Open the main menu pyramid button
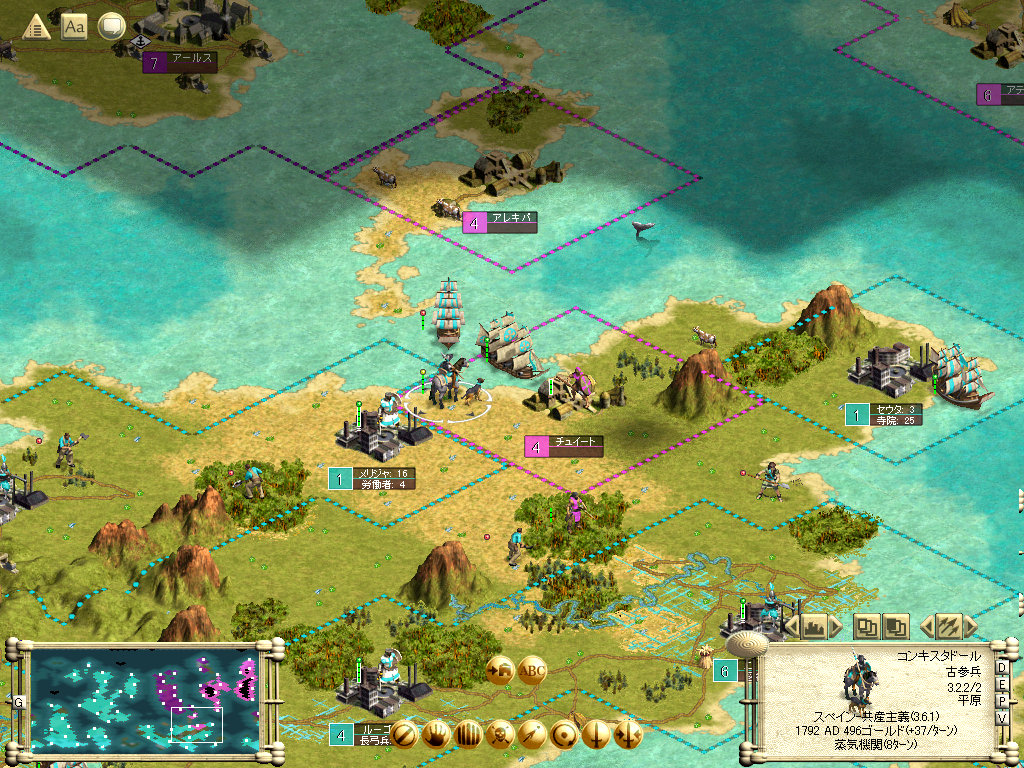 [x=37, y=27]
